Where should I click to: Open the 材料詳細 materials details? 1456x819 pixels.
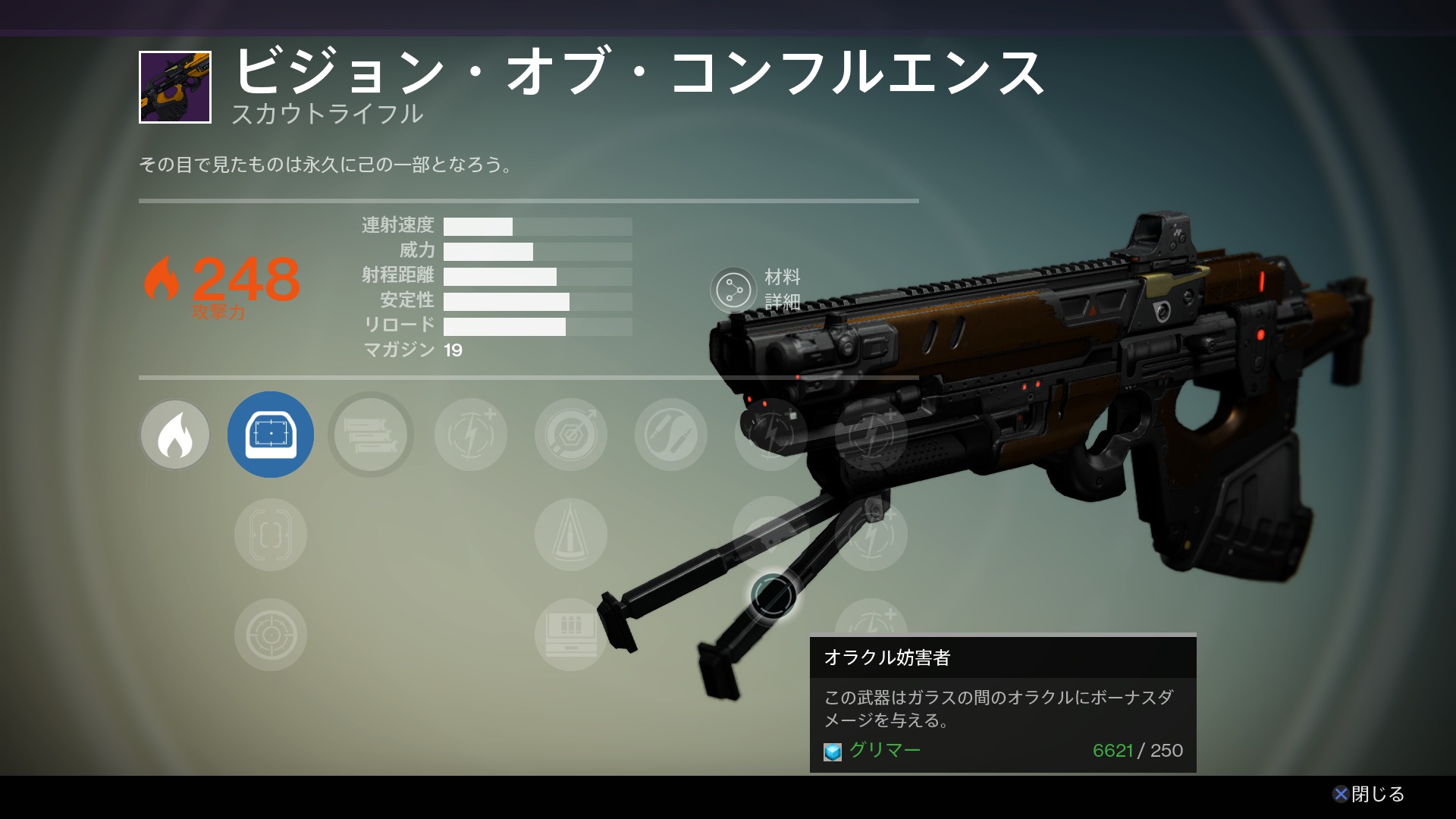click(733, 290)
